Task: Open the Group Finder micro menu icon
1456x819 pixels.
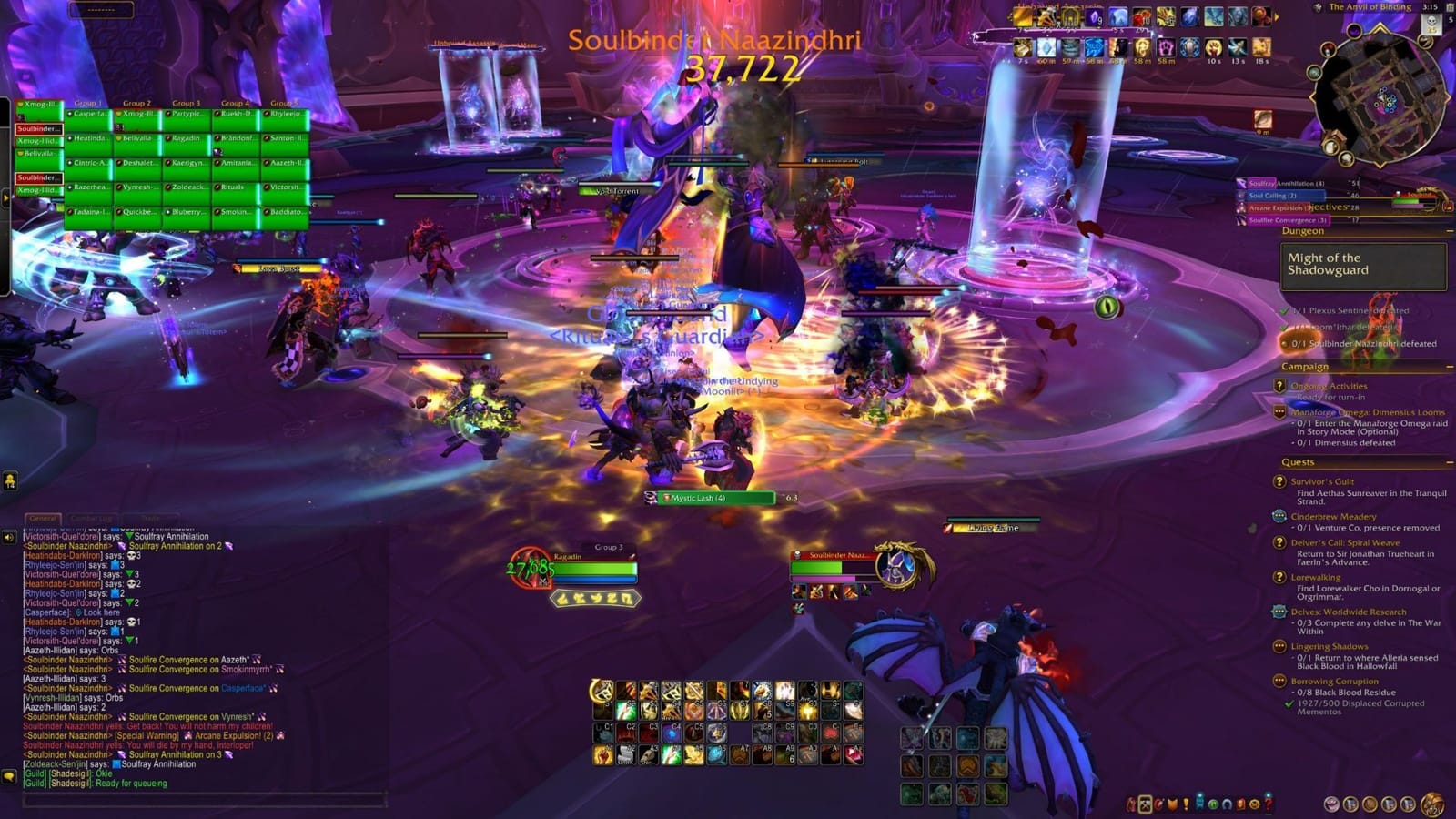Action: (1213, 805)
